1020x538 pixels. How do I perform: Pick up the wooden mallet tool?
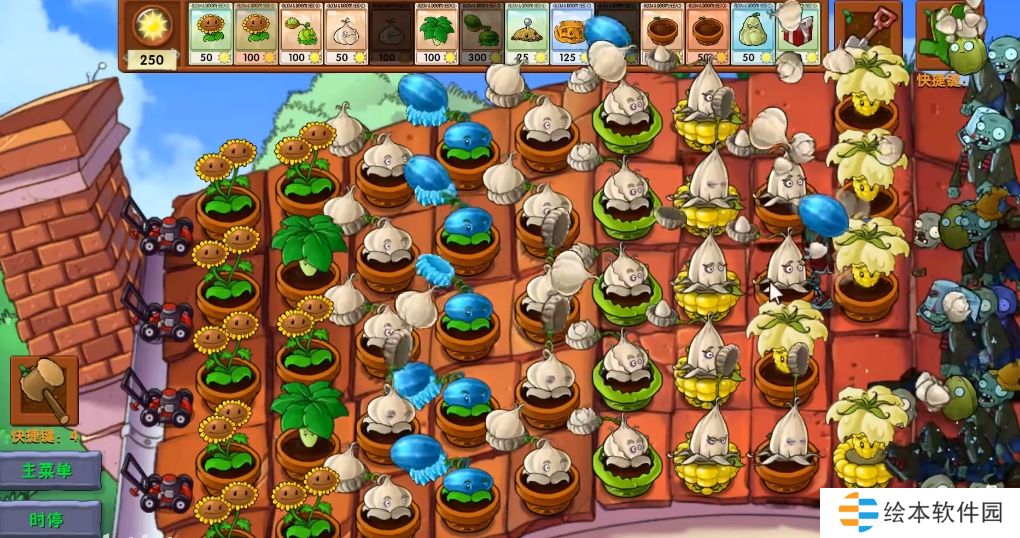click(x=44, y=390)
